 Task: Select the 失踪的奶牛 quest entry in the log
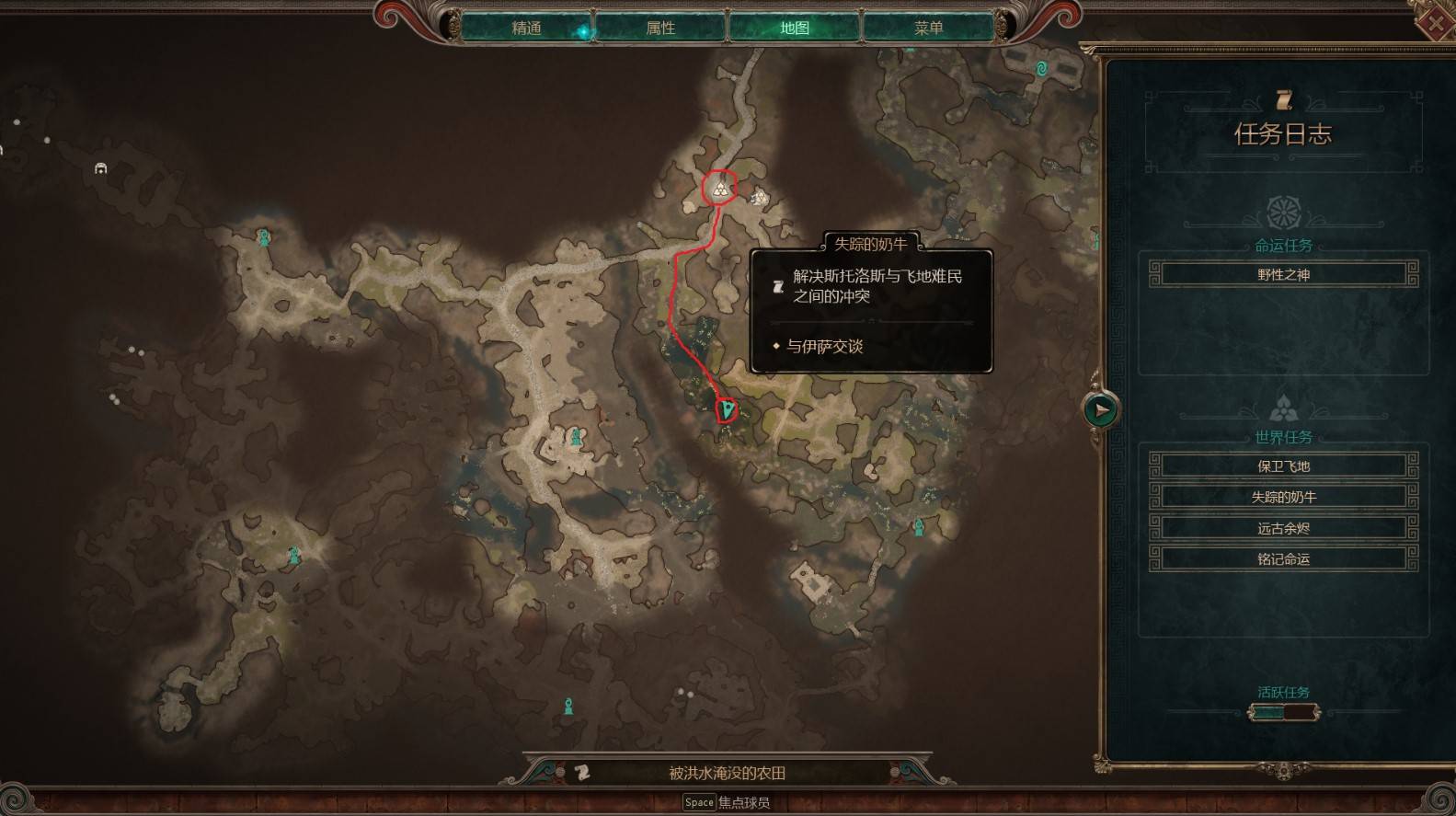point(1283,497)
